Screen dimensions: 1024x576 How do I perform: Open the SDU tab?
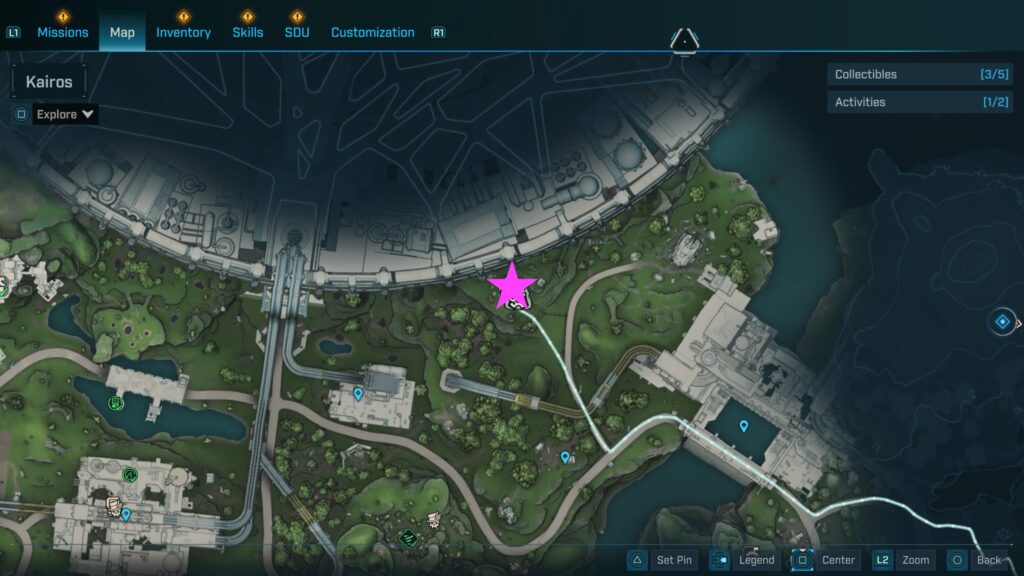tap(297, 32)
